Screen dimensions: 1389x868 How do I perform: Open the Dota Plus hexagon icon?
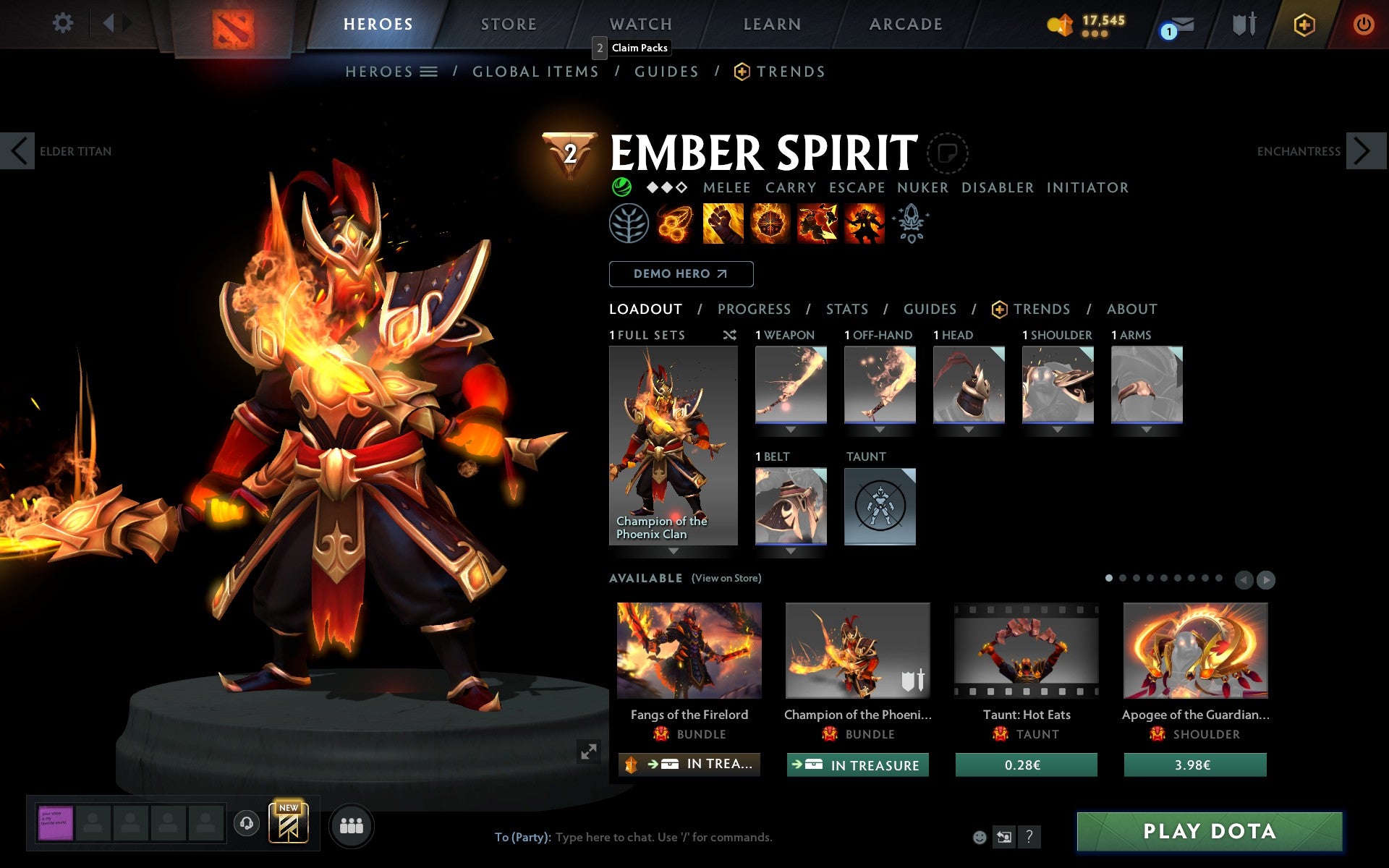pyautogui.click(x=1303, y=23)
